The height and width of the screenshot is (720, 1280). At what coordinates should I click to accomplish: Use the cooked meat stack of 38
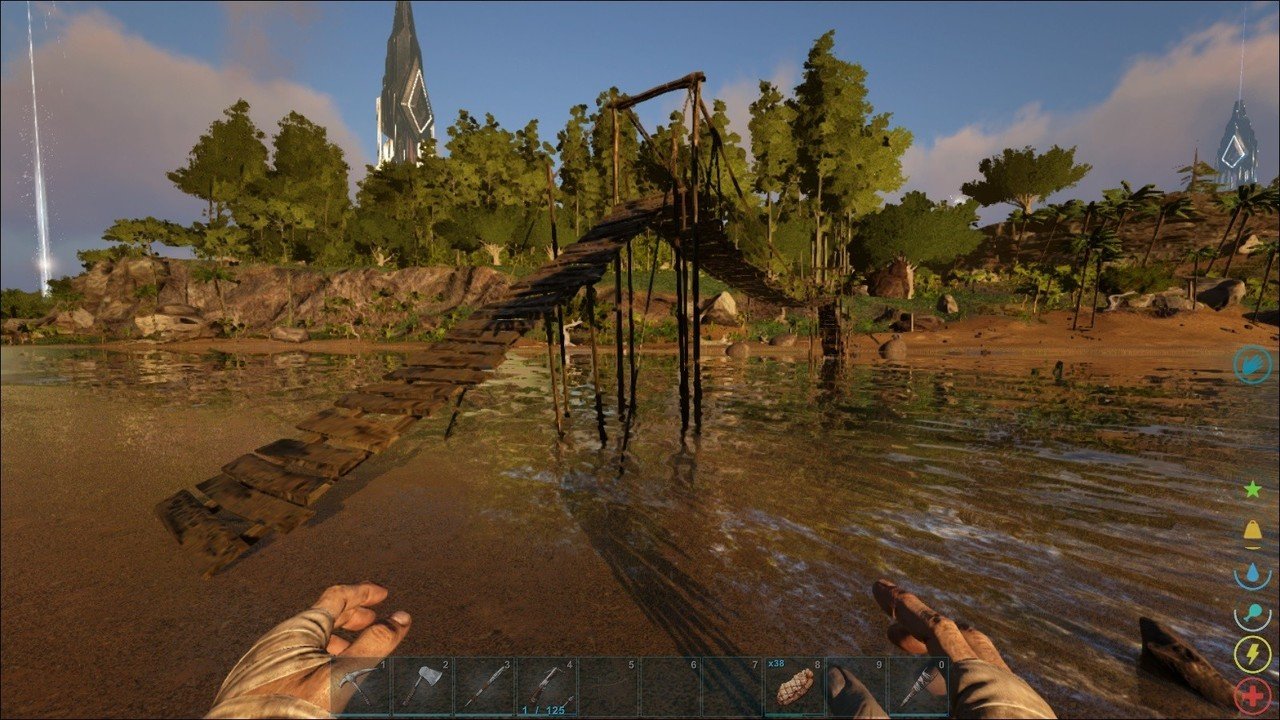point(794,686)
